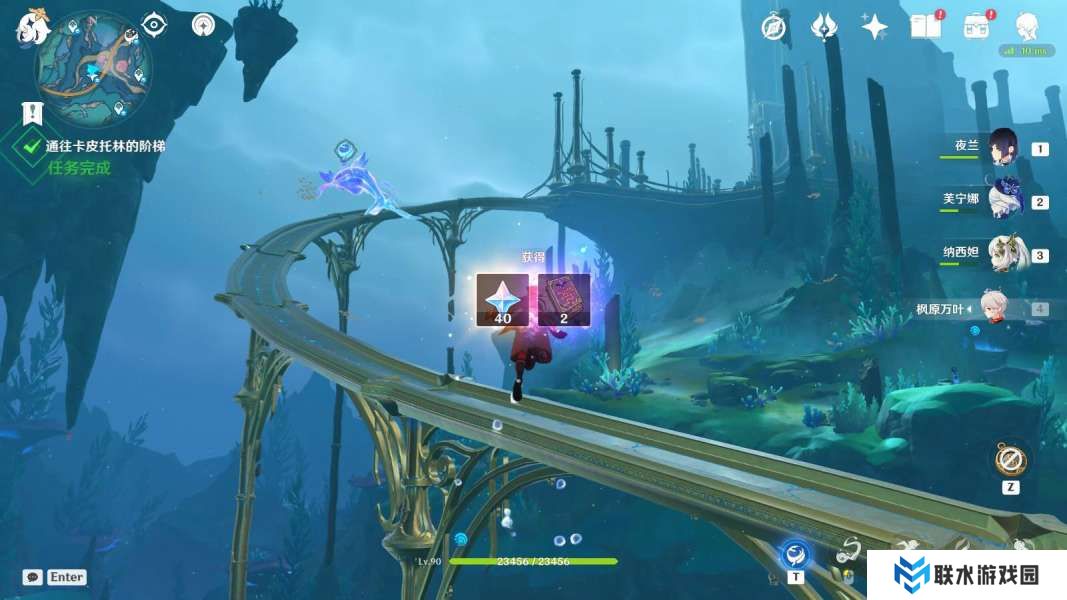Activate the elemental sight eye icon
The image size is (1067, 600).
[x=154, y=24]
